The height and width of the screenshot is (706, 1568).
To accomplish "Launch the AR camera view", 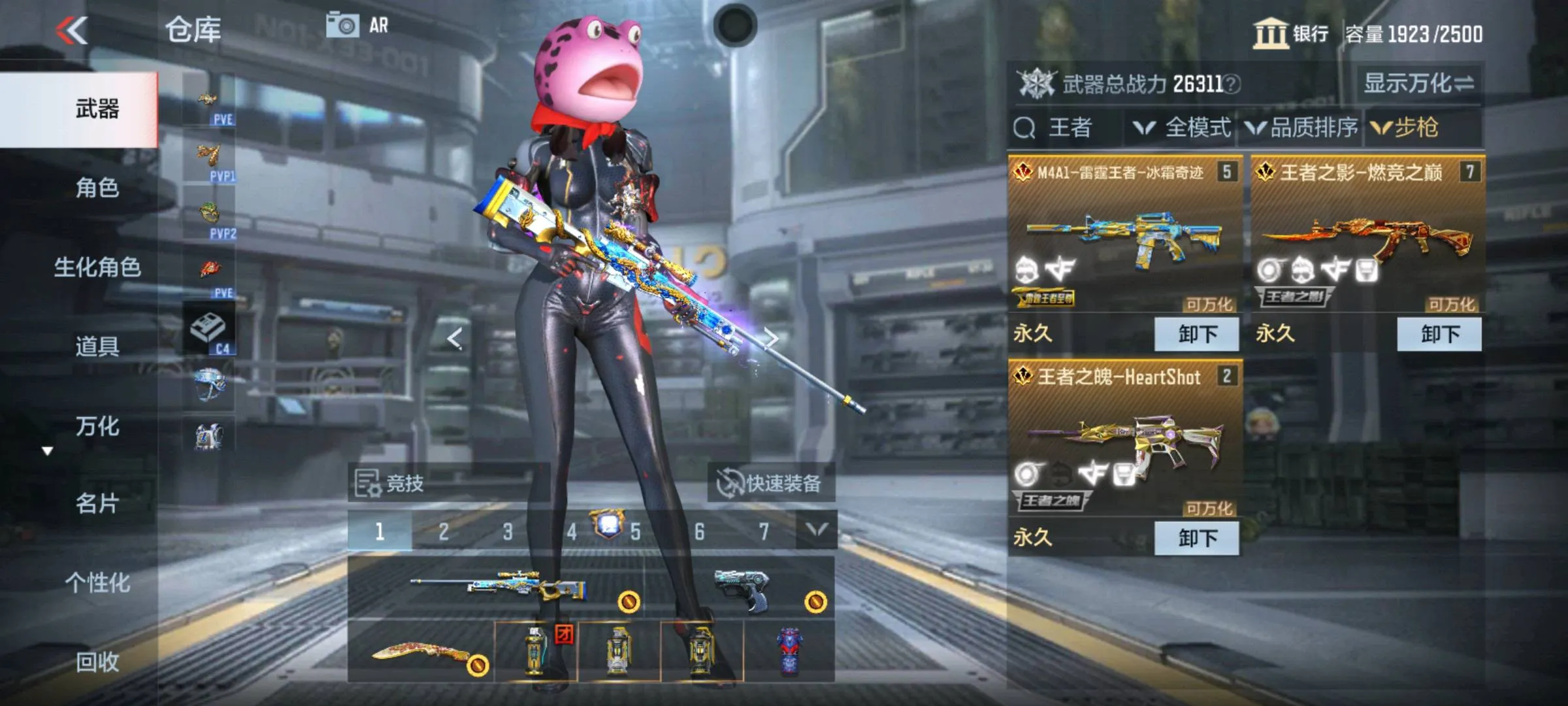I will (x=357, y=26).
